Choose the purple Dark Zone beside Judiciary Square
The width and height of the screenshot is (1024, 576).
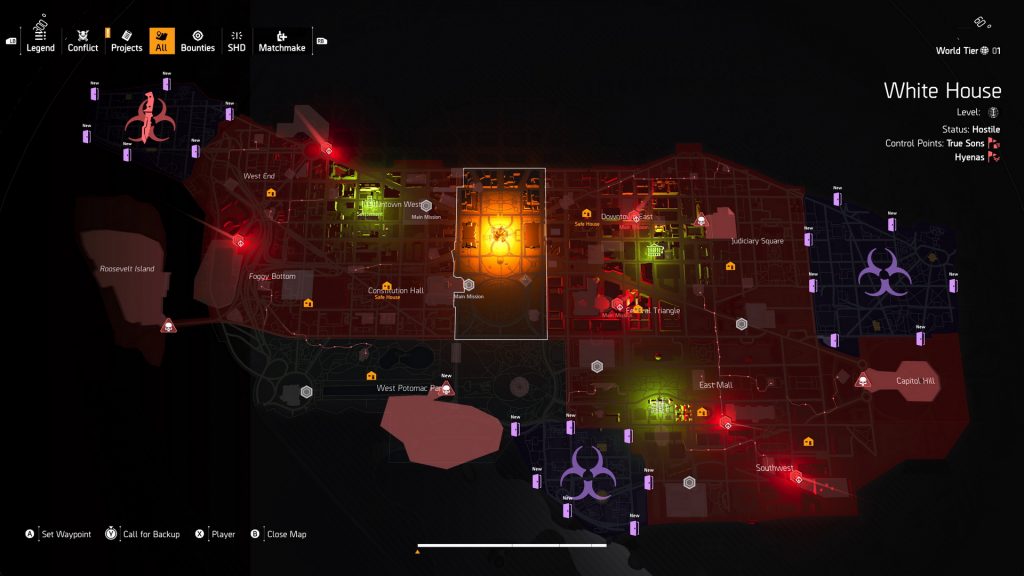(883, 271)
